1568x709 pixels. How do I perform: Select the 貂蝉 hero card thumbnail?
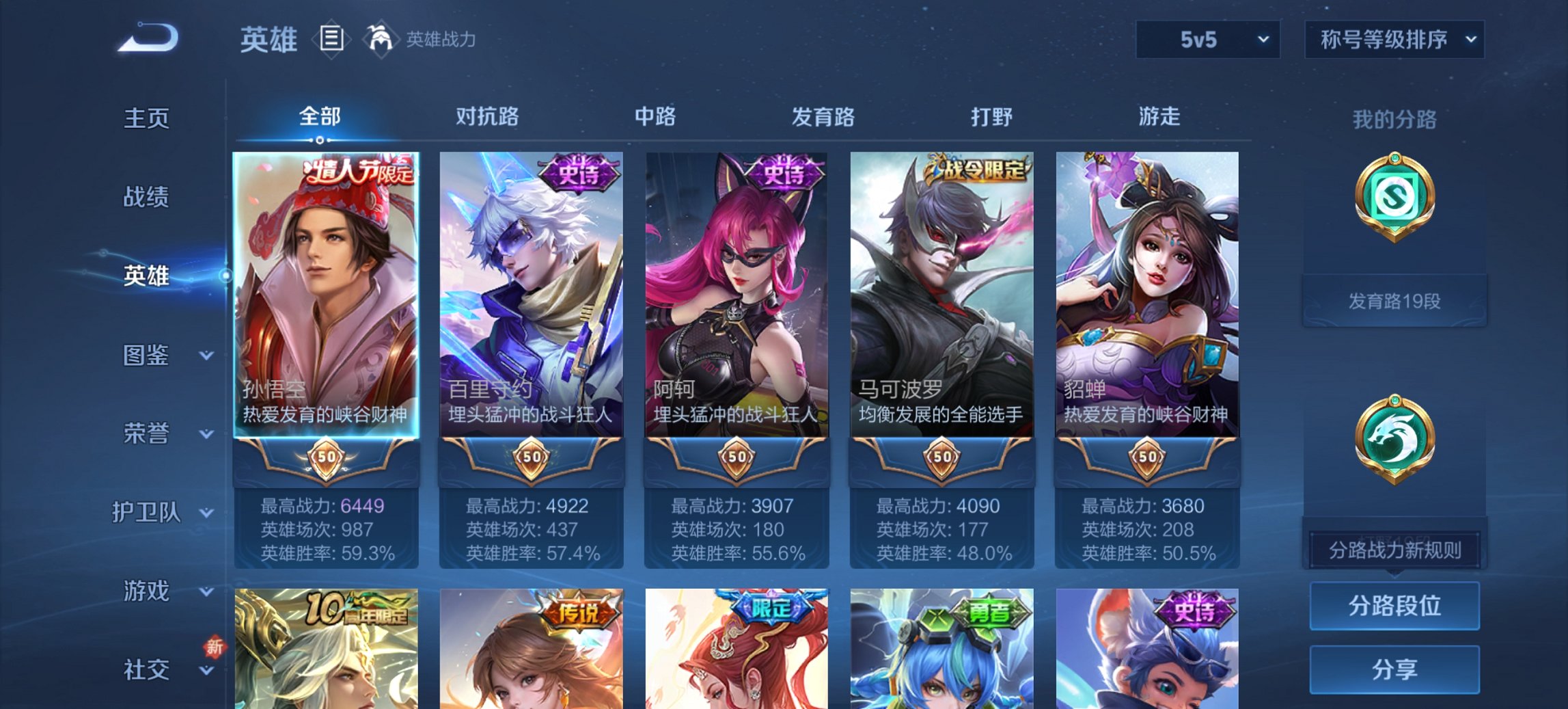(1148, 287)
